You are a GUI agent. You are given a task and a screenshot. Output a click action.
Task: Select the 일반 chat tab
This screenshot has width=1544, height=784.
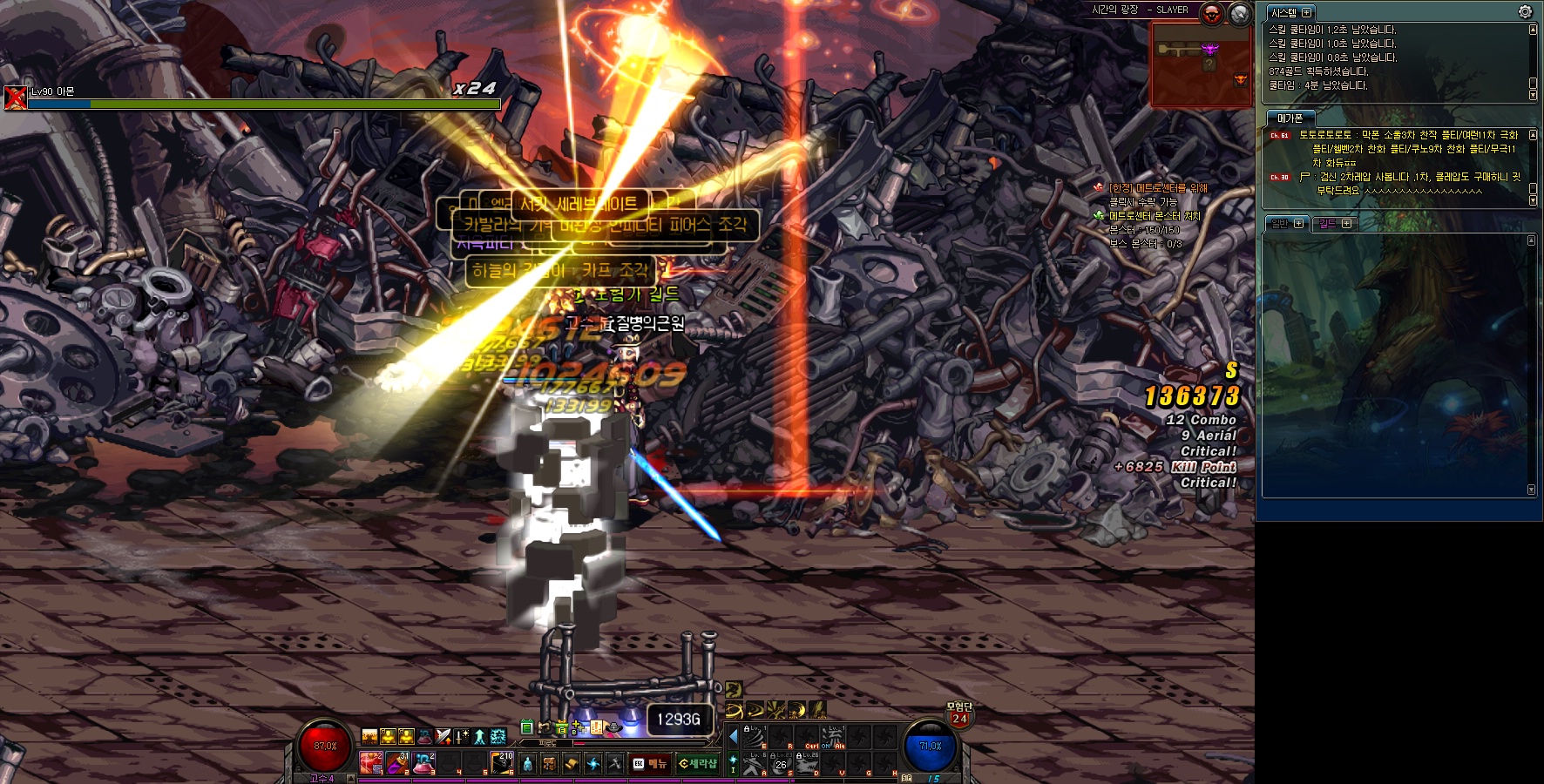1280,224
